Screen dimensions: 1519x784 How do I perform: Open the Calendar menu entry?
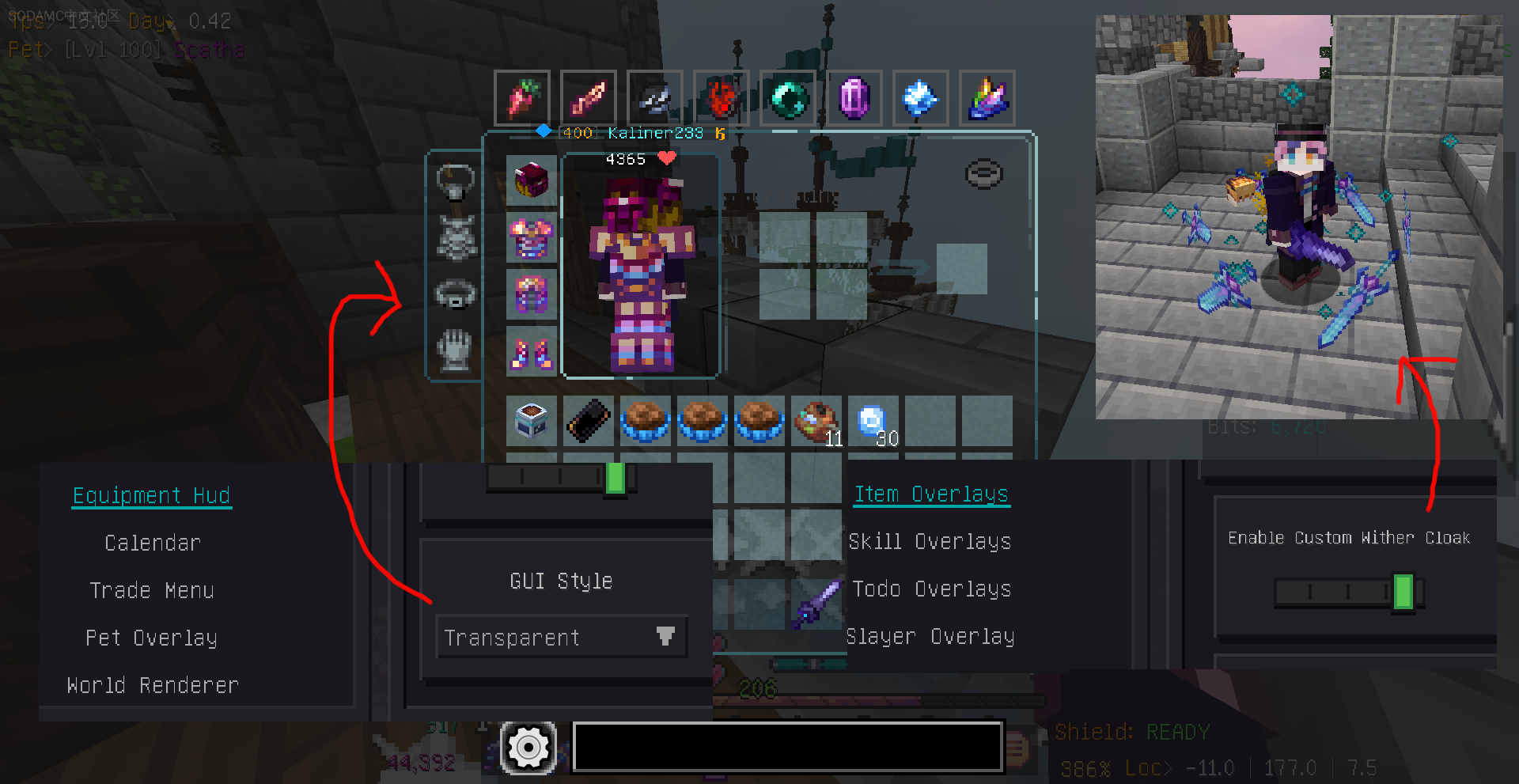[153, 543]
